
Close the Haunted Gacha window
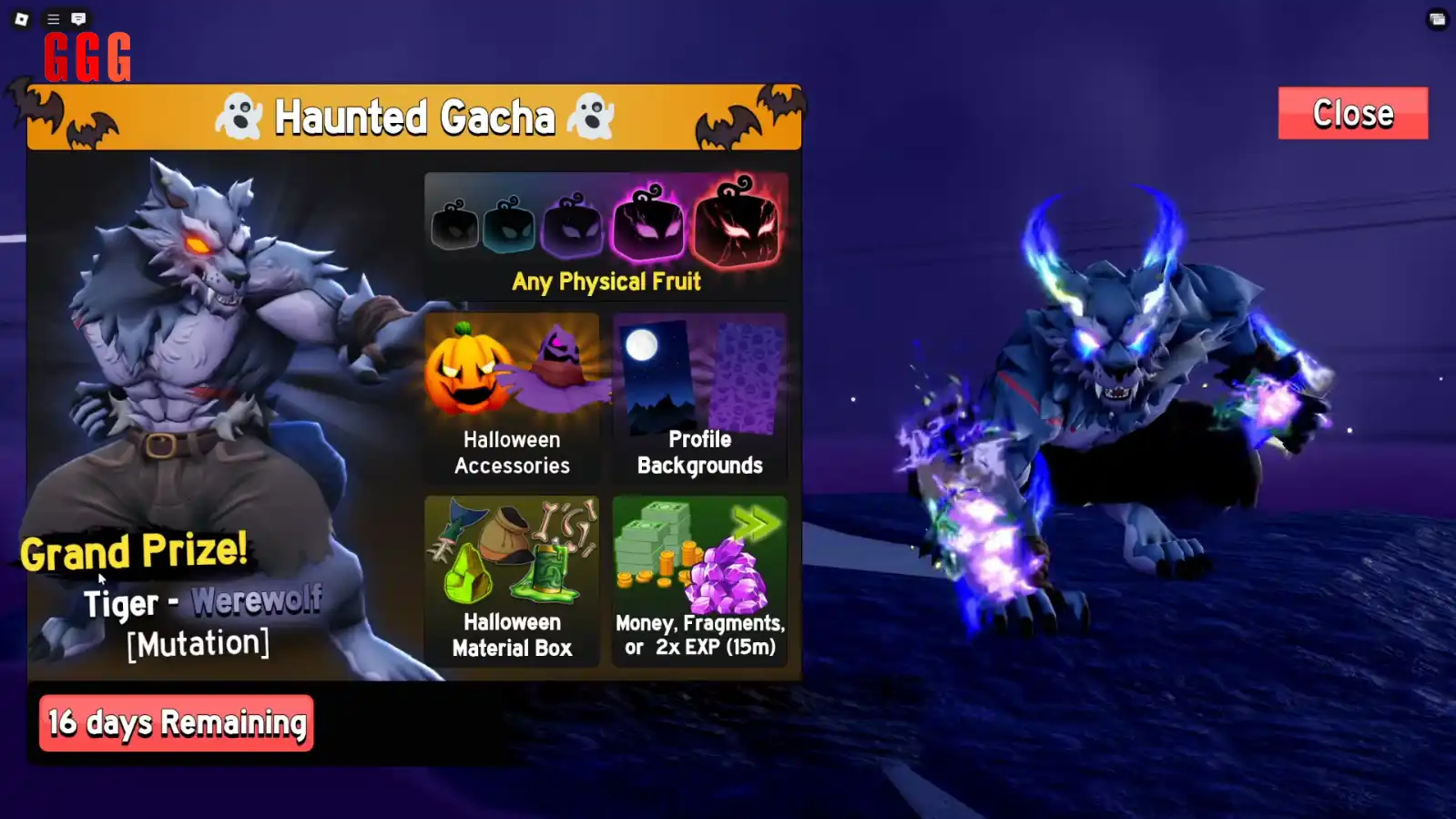[1352, 113]
